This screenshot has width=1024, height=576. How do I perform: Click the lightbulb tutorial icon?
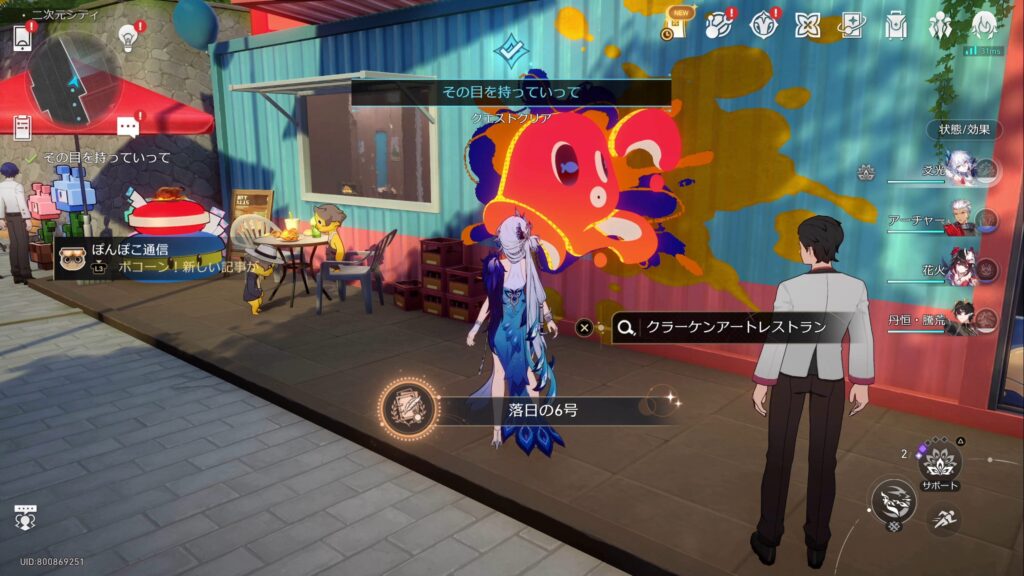click(128, 38)
